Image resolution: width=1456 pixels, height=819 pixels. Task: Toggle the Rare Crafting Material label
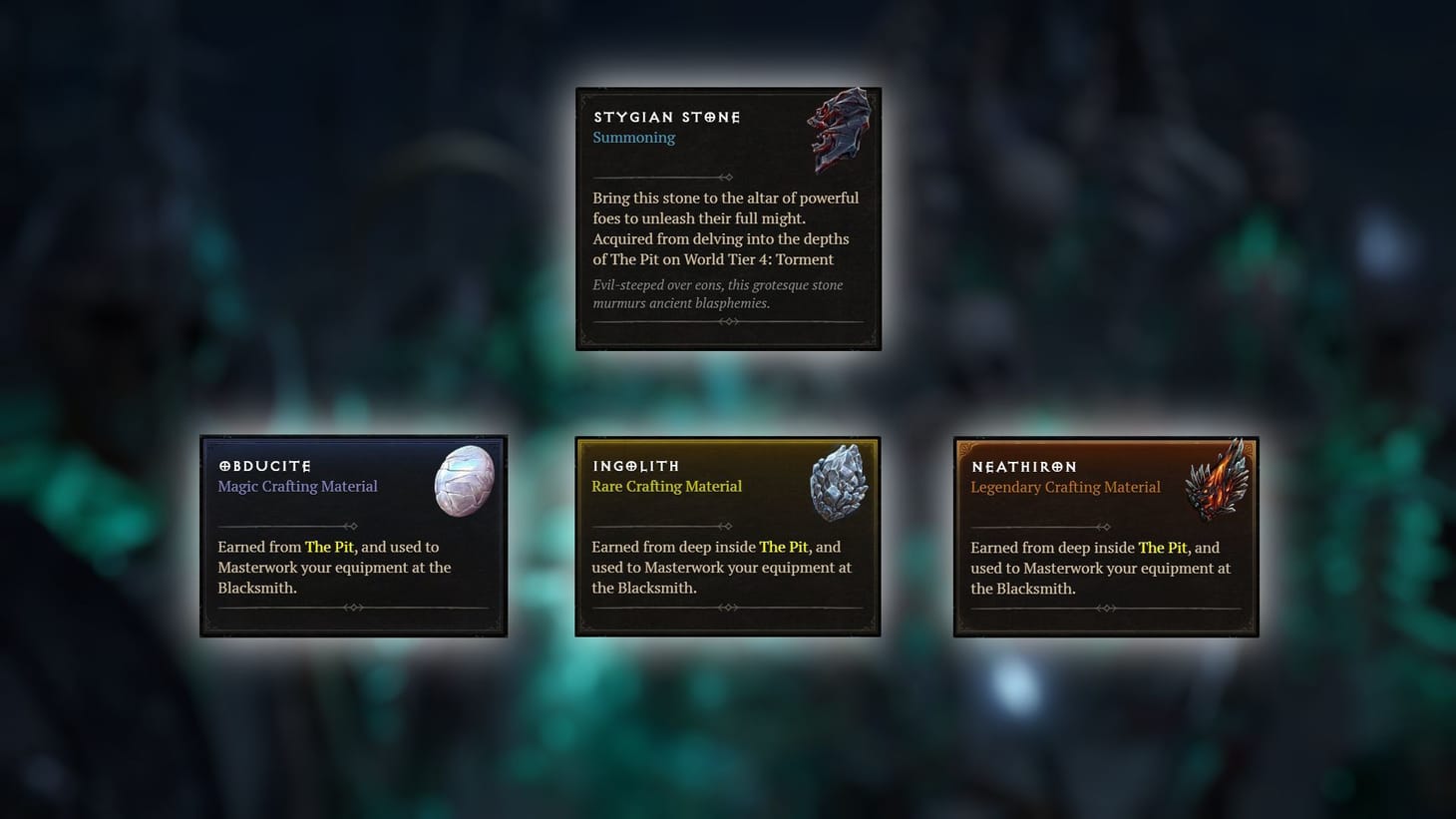pyautogui.click(x=666, y=486)
